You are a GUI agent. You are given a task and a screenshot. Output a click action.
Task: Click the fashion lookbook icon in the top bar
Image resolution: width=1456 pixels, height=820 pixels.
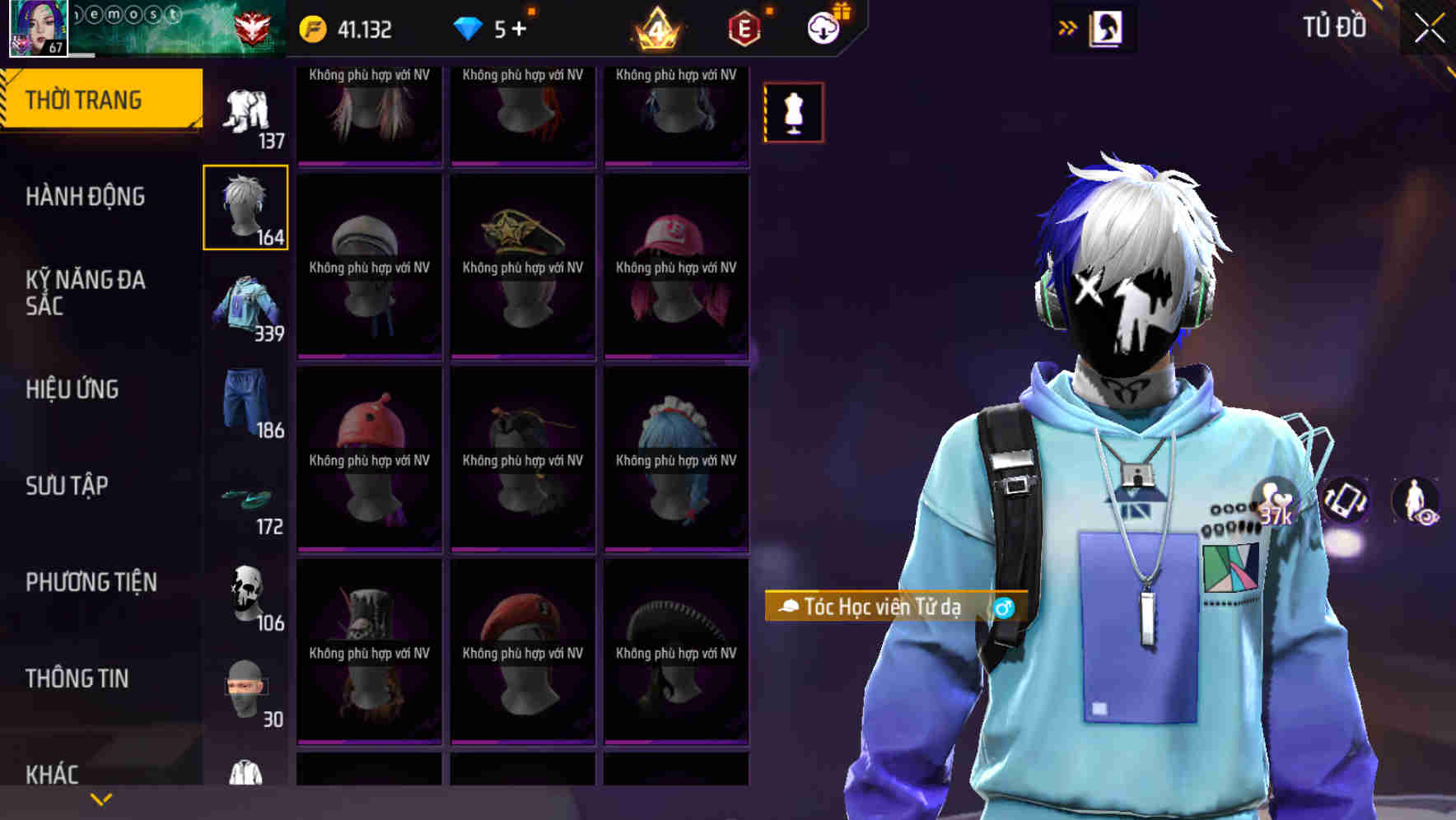click(1106, 27)
